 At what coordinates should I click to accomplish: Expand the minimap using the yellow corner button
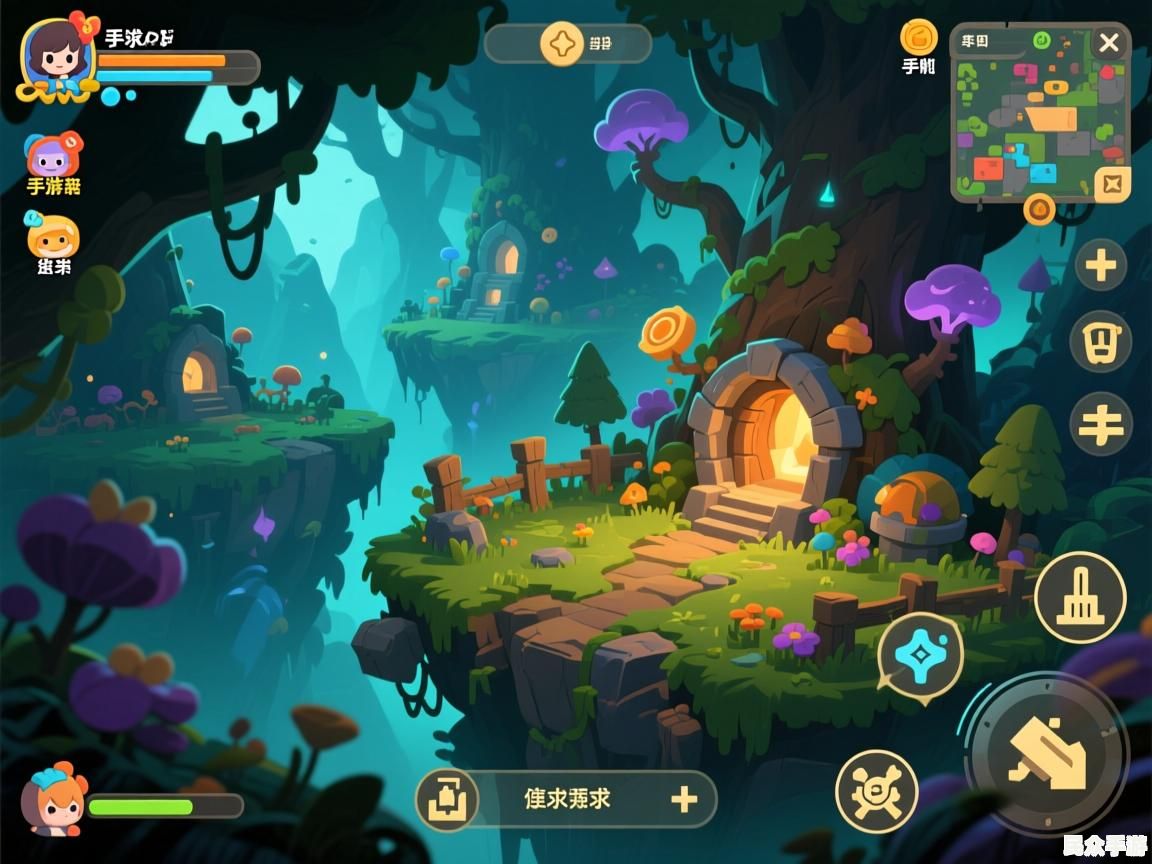pos(1112,183)
